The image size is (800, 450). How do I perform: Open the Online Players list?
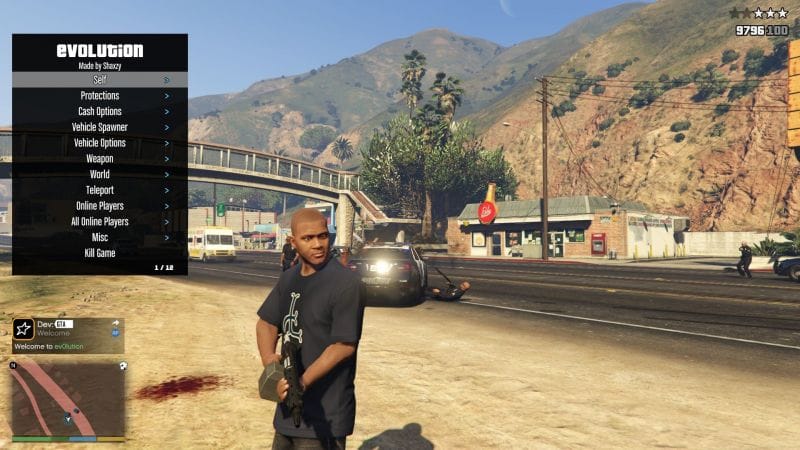(x=99, y=206)
